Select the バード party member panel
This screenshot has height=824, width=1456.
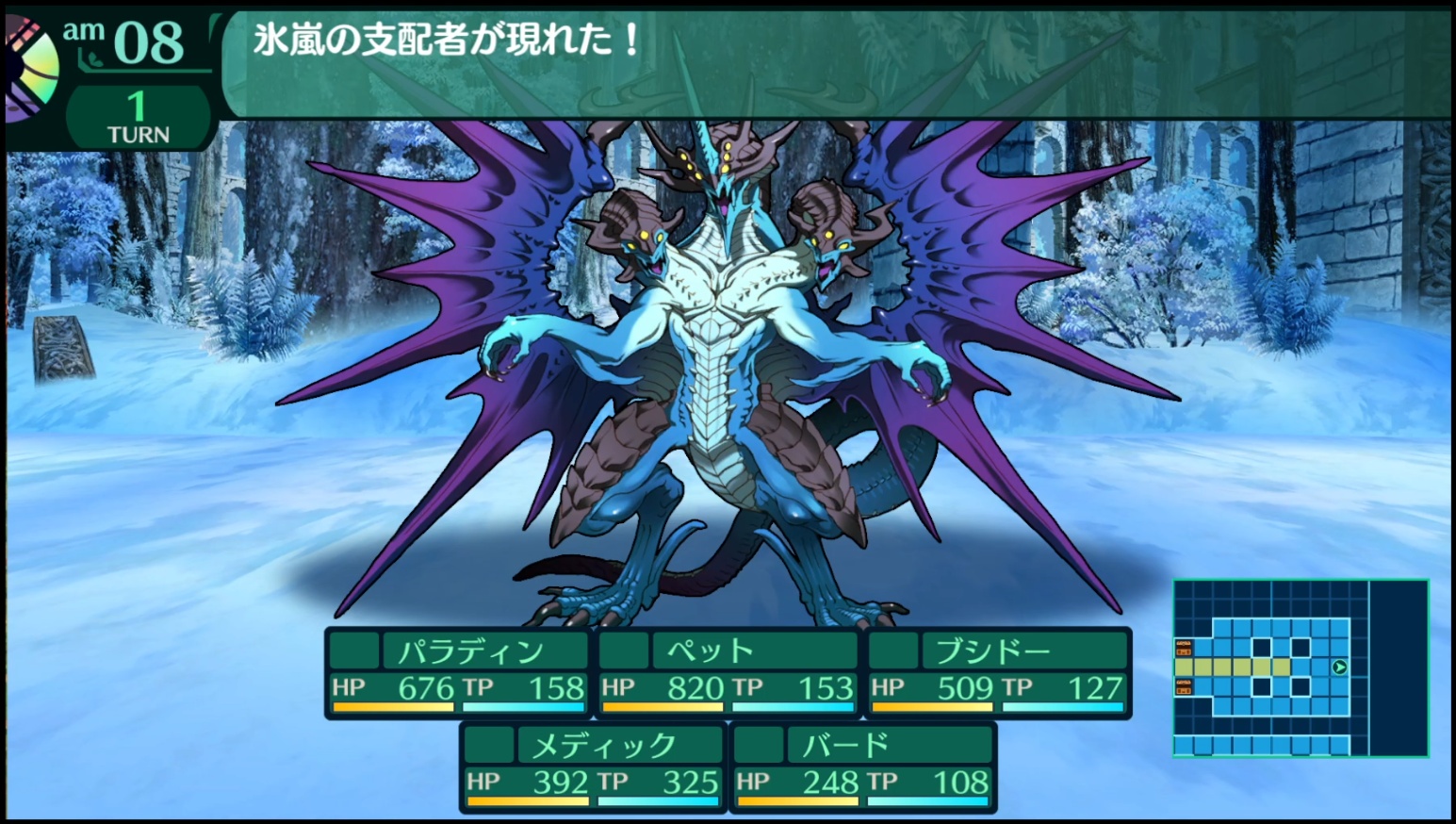click(x=862, y=767)
